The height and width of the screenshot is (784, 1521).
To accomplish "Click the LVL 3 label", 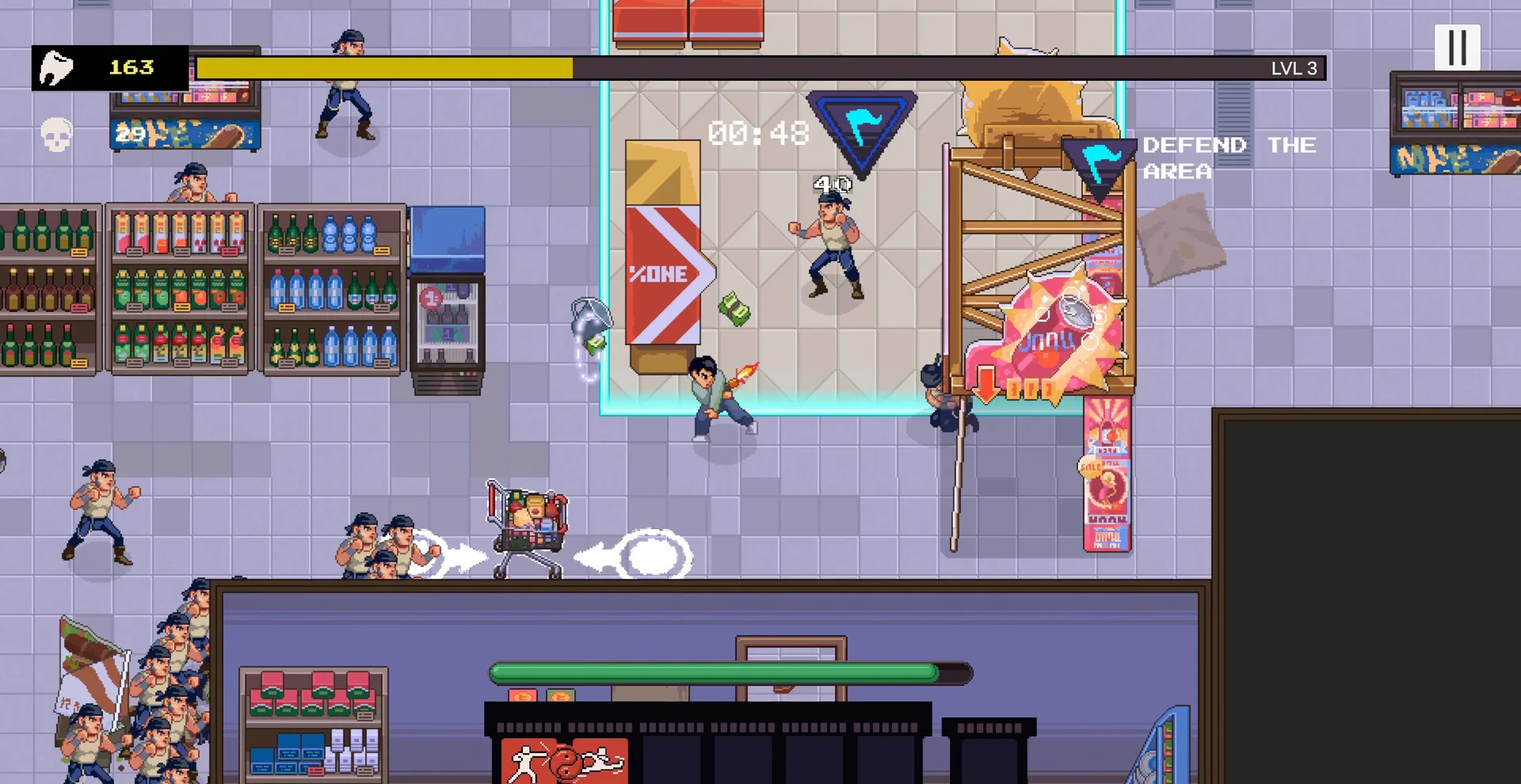I will [1293, 68].
